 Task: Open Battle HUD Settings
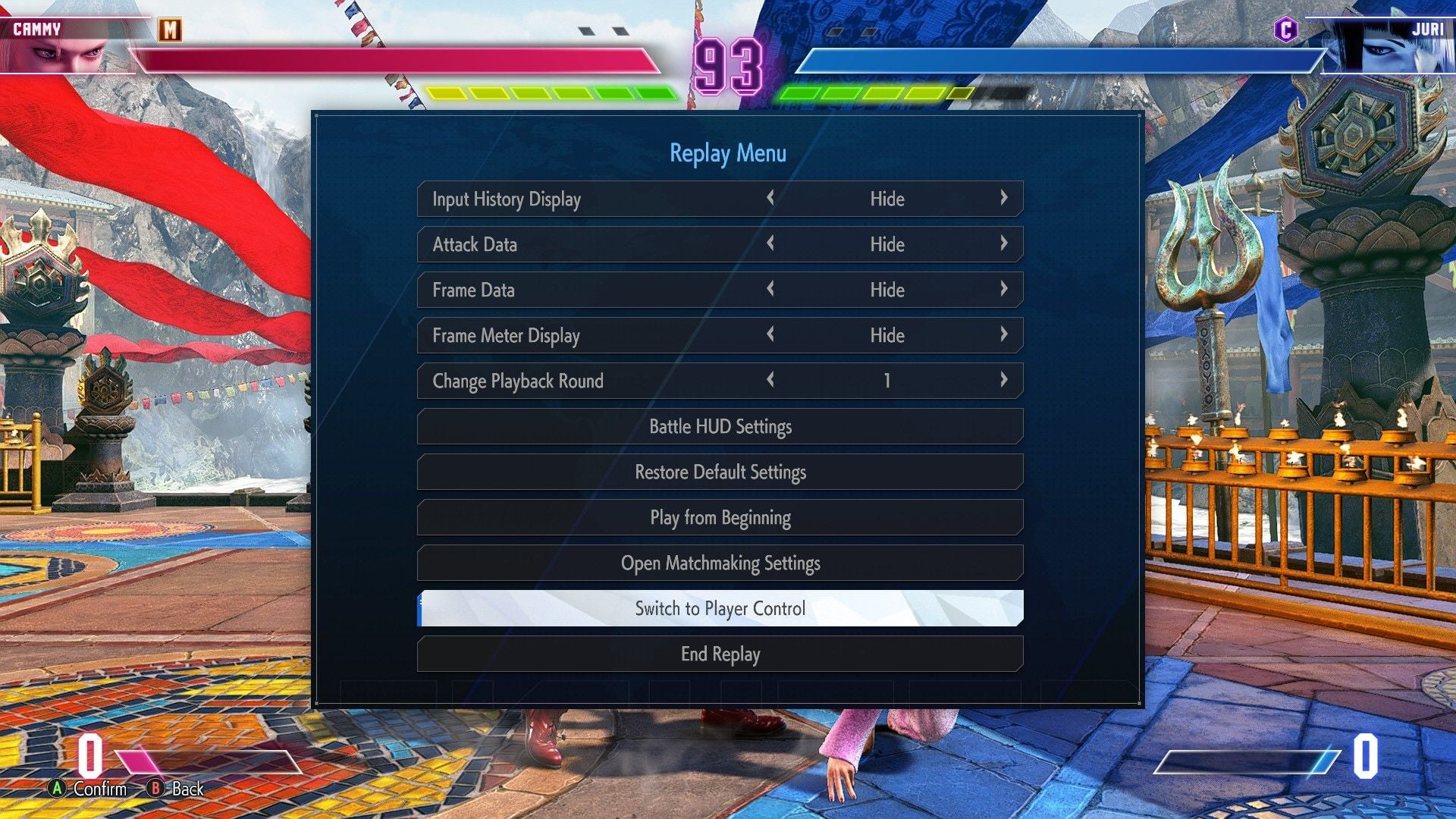coord(720,426)
